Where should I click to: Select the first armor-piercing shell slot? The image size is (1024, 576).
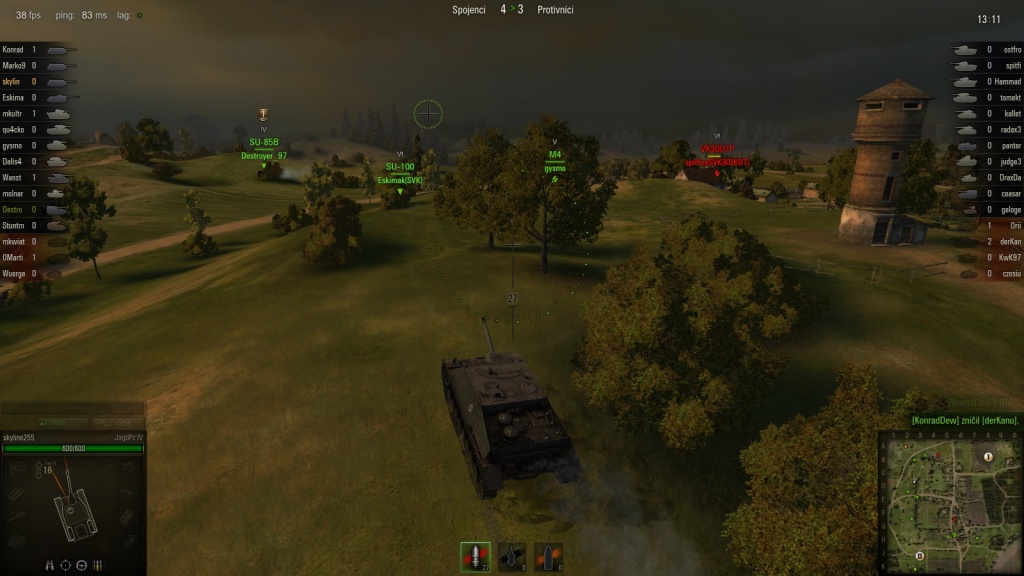[x=475, y=557]
